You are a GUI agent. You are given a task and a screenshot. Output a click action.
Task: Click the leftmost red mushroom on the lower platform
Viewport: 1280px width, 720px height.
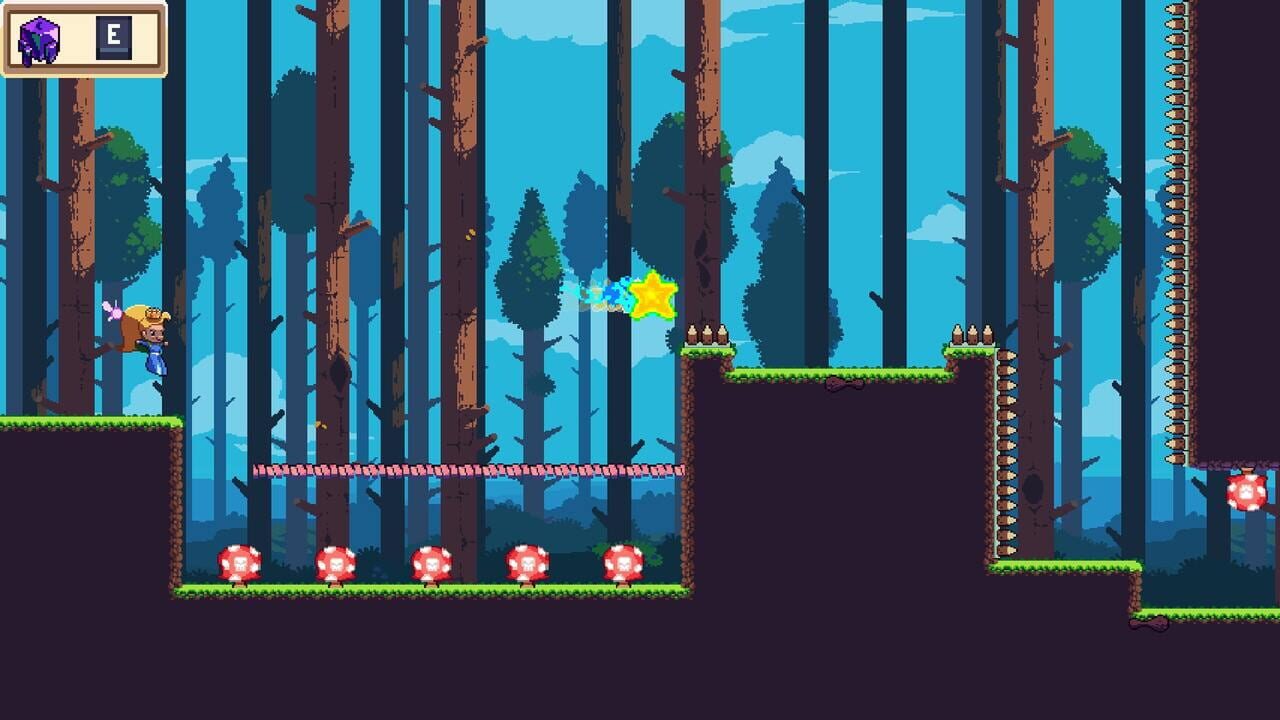[237, 565]
